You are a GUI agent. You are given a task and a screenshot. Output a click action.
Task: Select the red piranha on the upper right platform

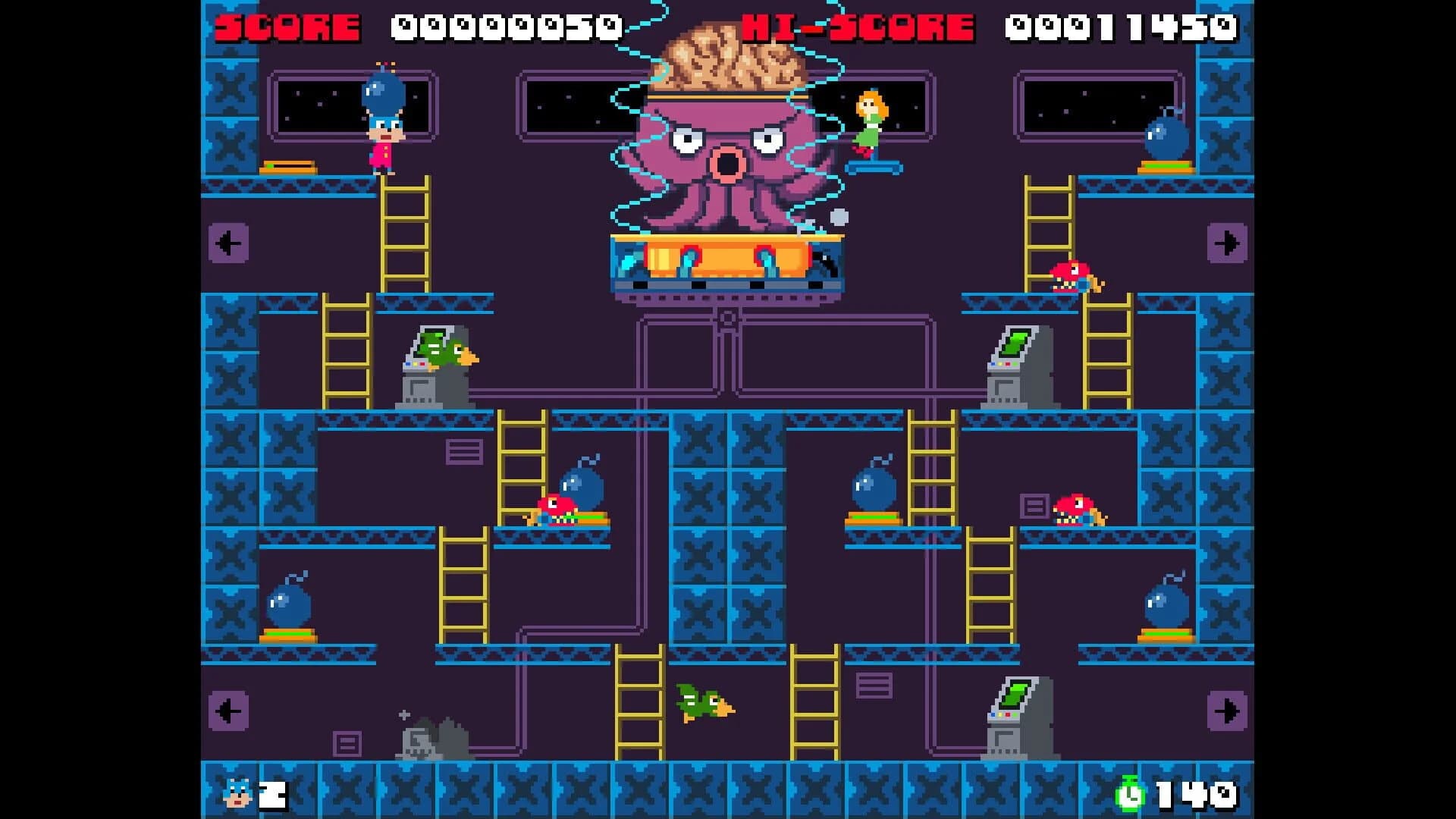pyautogui.click(x=1073, y=277)
